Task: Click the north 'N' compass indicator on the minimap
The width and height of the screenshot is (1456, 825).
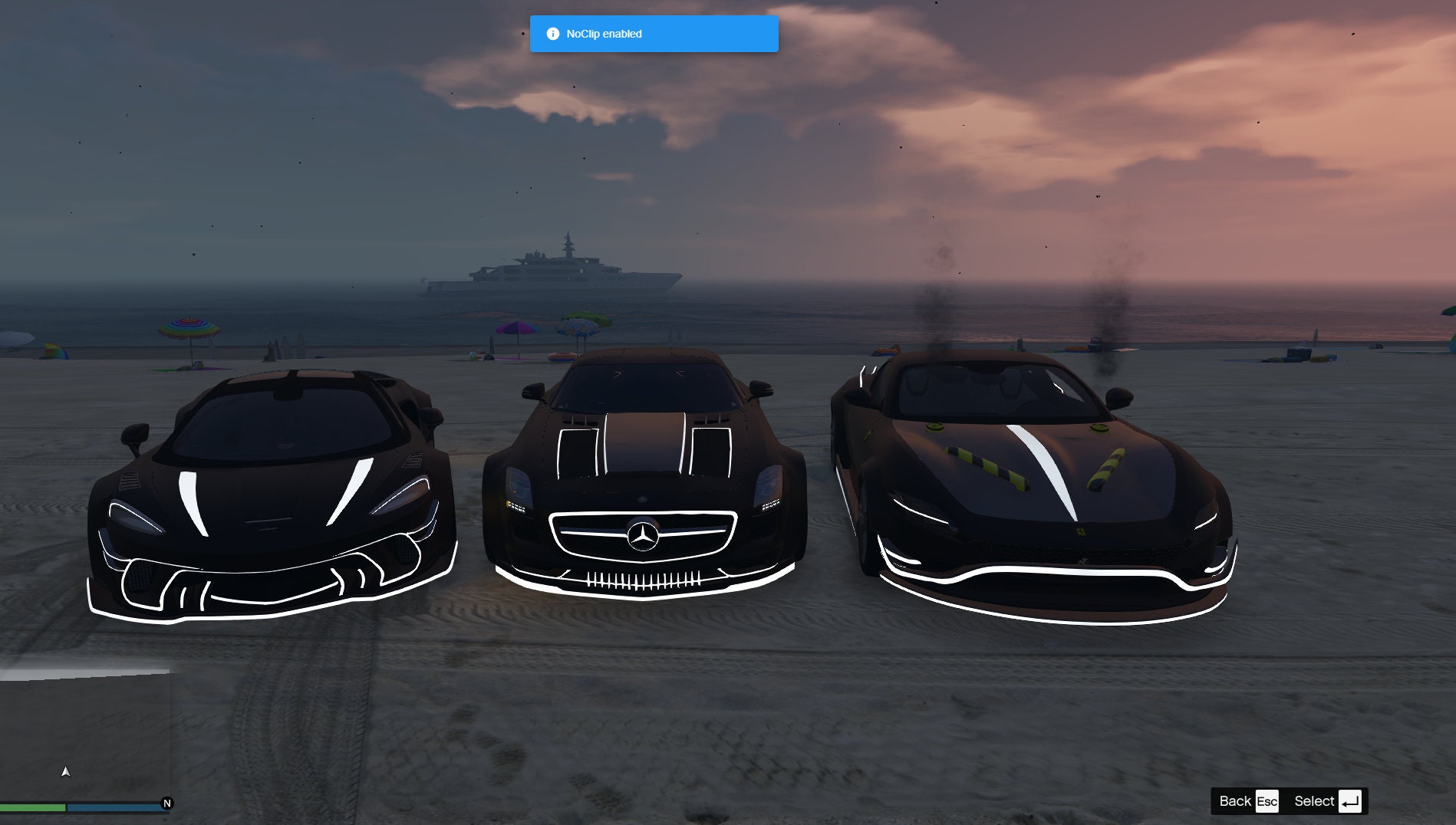Action: (x=167, y=804)
